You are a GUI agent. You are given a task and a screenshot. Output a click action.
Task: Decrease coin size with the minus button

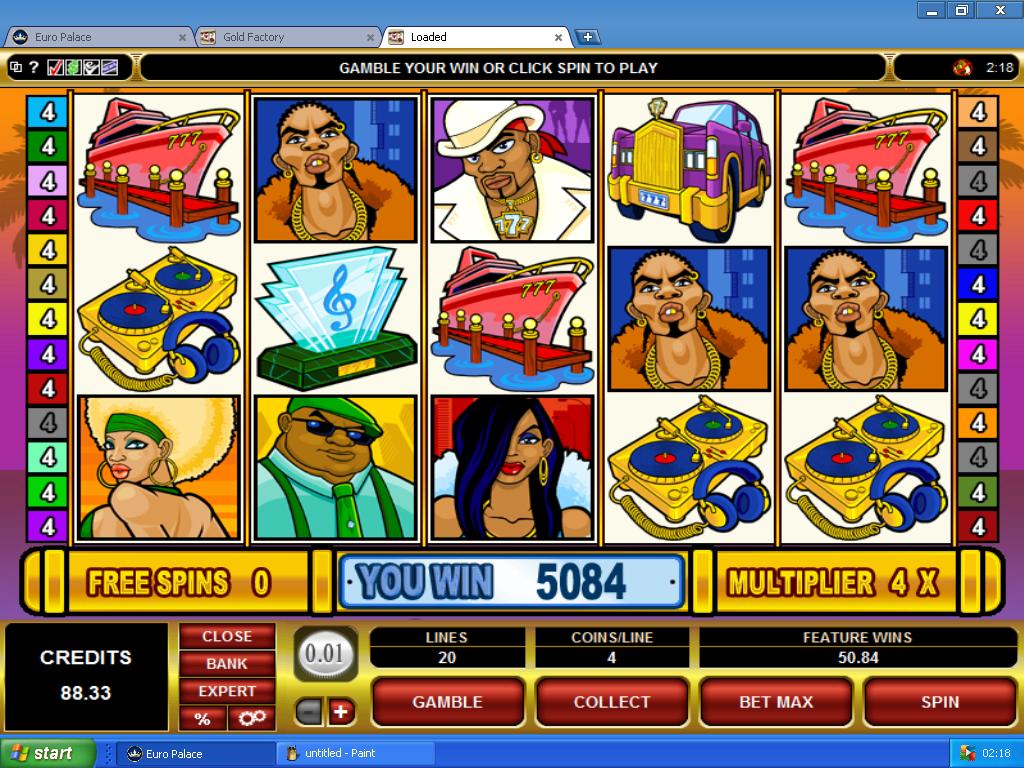309,712
